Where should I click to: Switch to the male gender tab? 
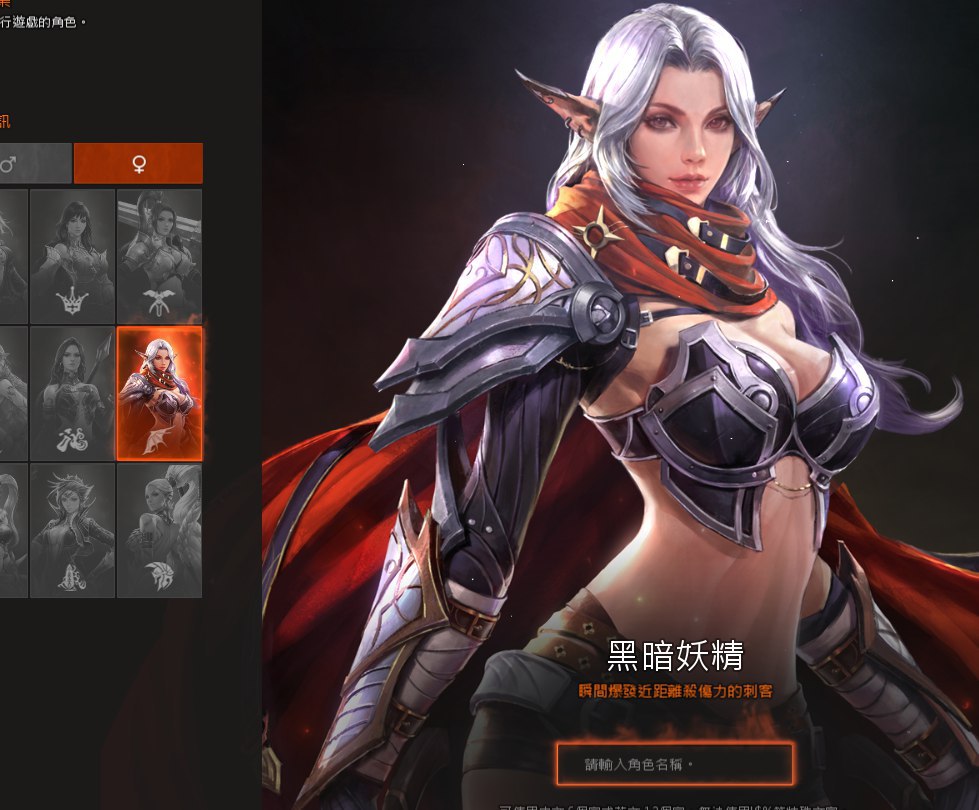click(x=34, y=163)
